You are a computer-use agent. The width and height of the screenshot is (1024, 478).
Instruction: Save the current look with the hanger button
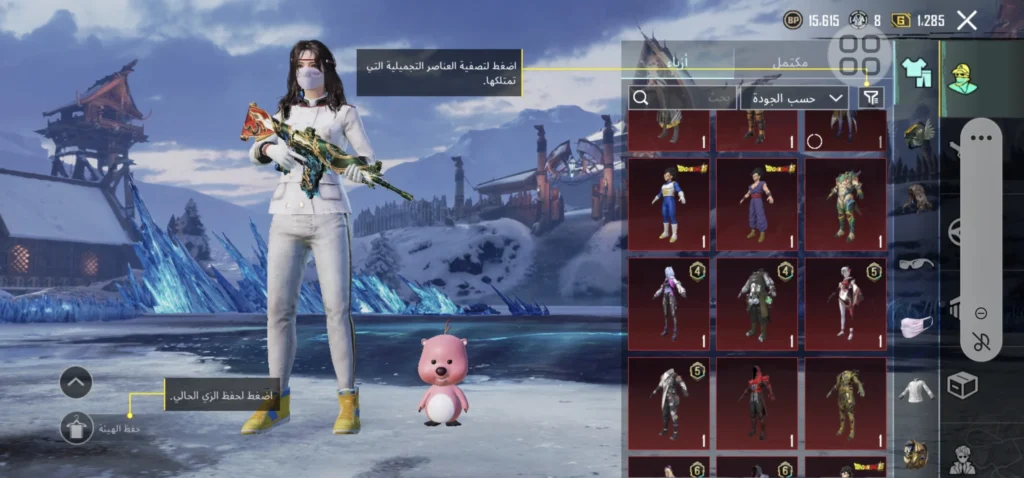point(76,428)
